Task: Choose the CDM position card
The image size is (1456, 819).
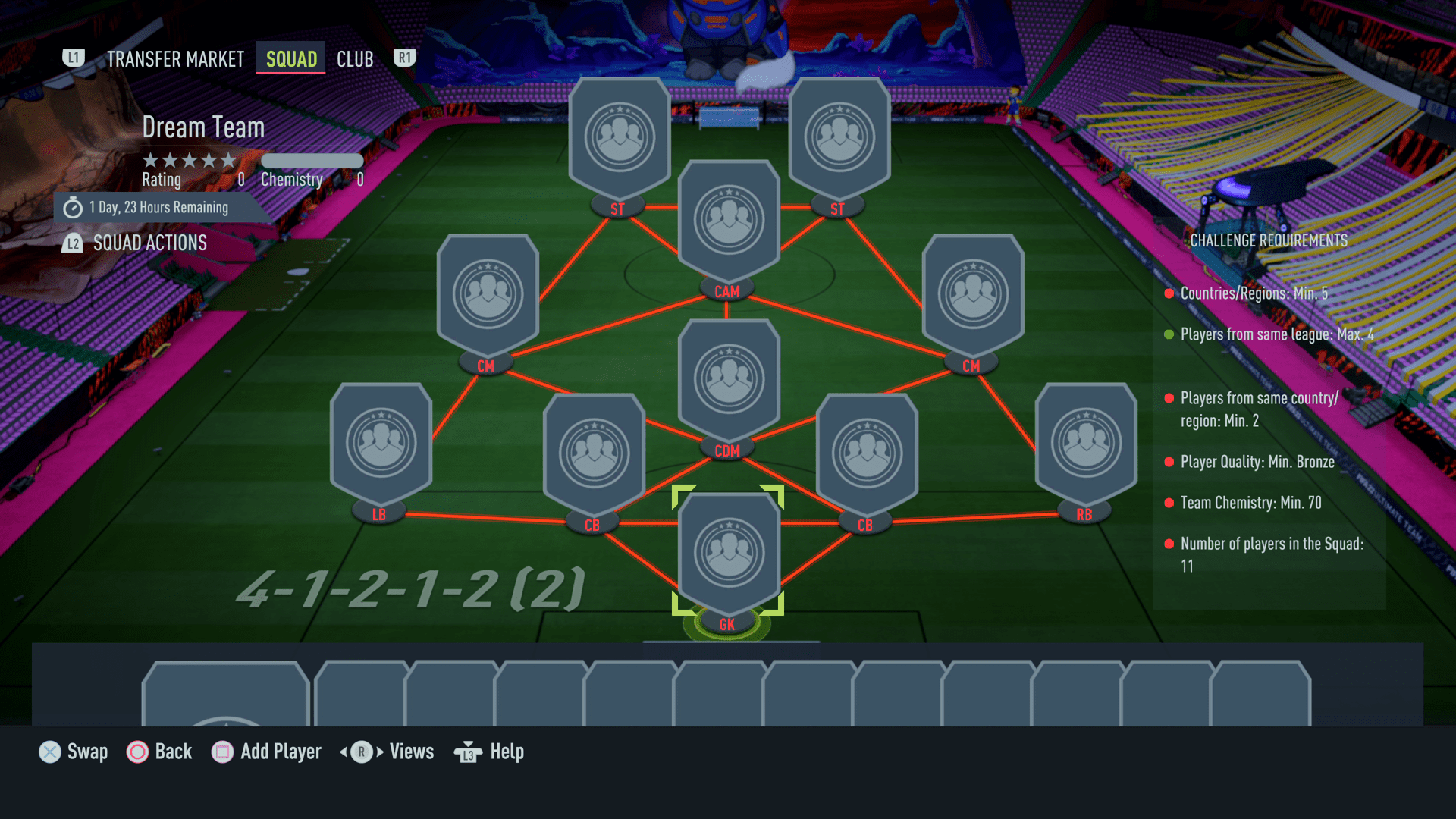Action: tap(729, 379)
